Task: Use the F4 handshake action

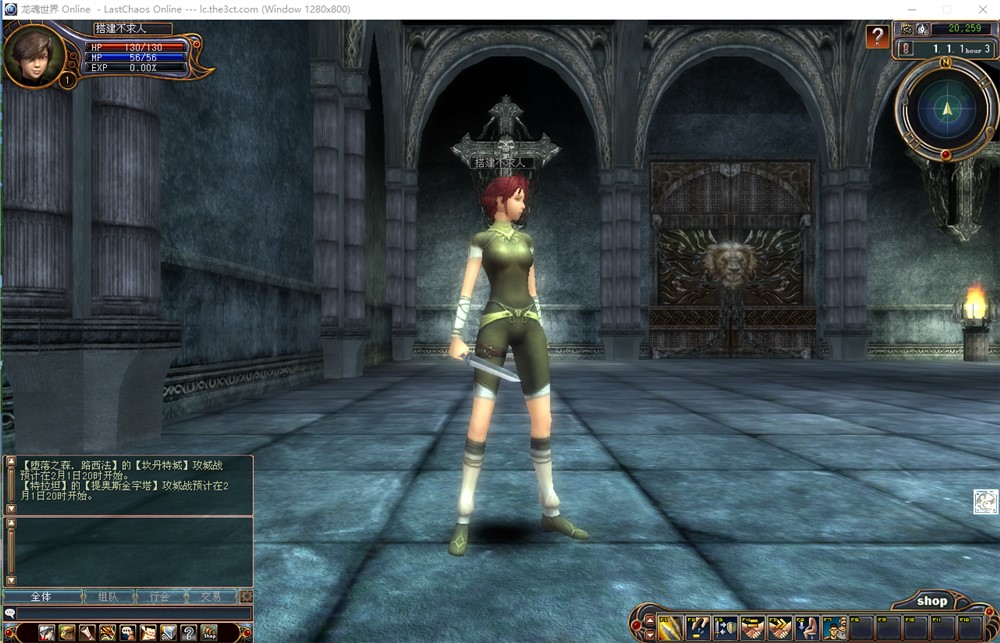Action: coord(751,628)
